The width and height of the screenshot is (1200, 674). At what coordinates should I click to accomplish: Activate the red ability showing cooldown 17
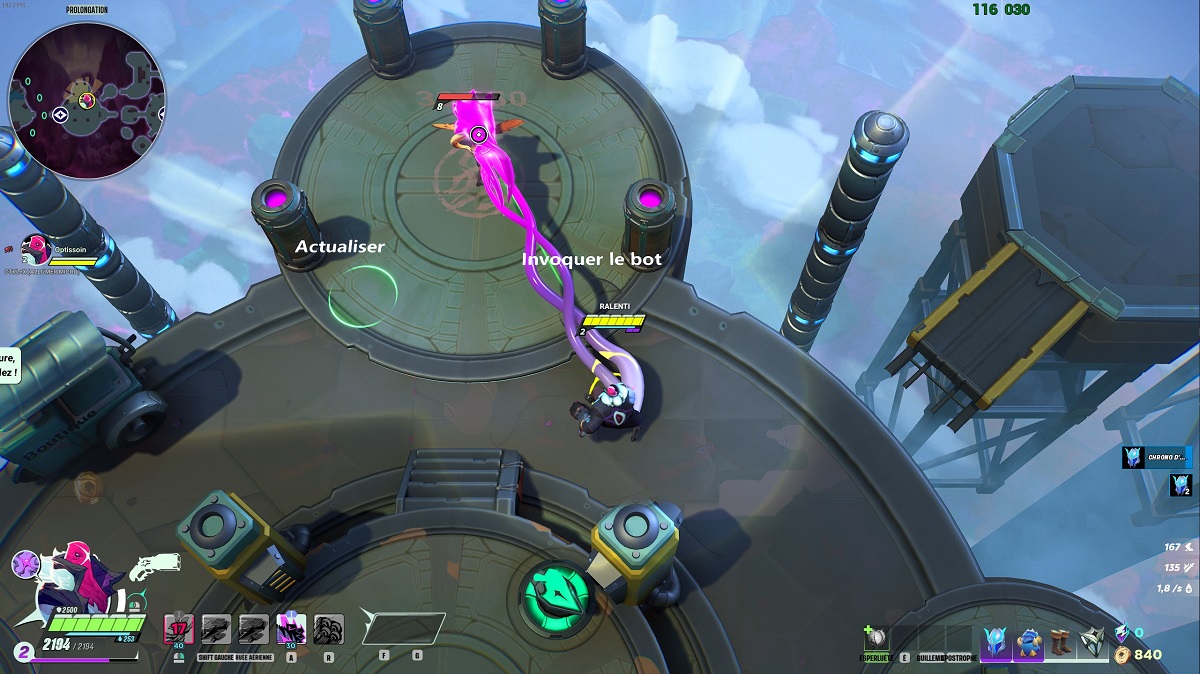(179, 629)
